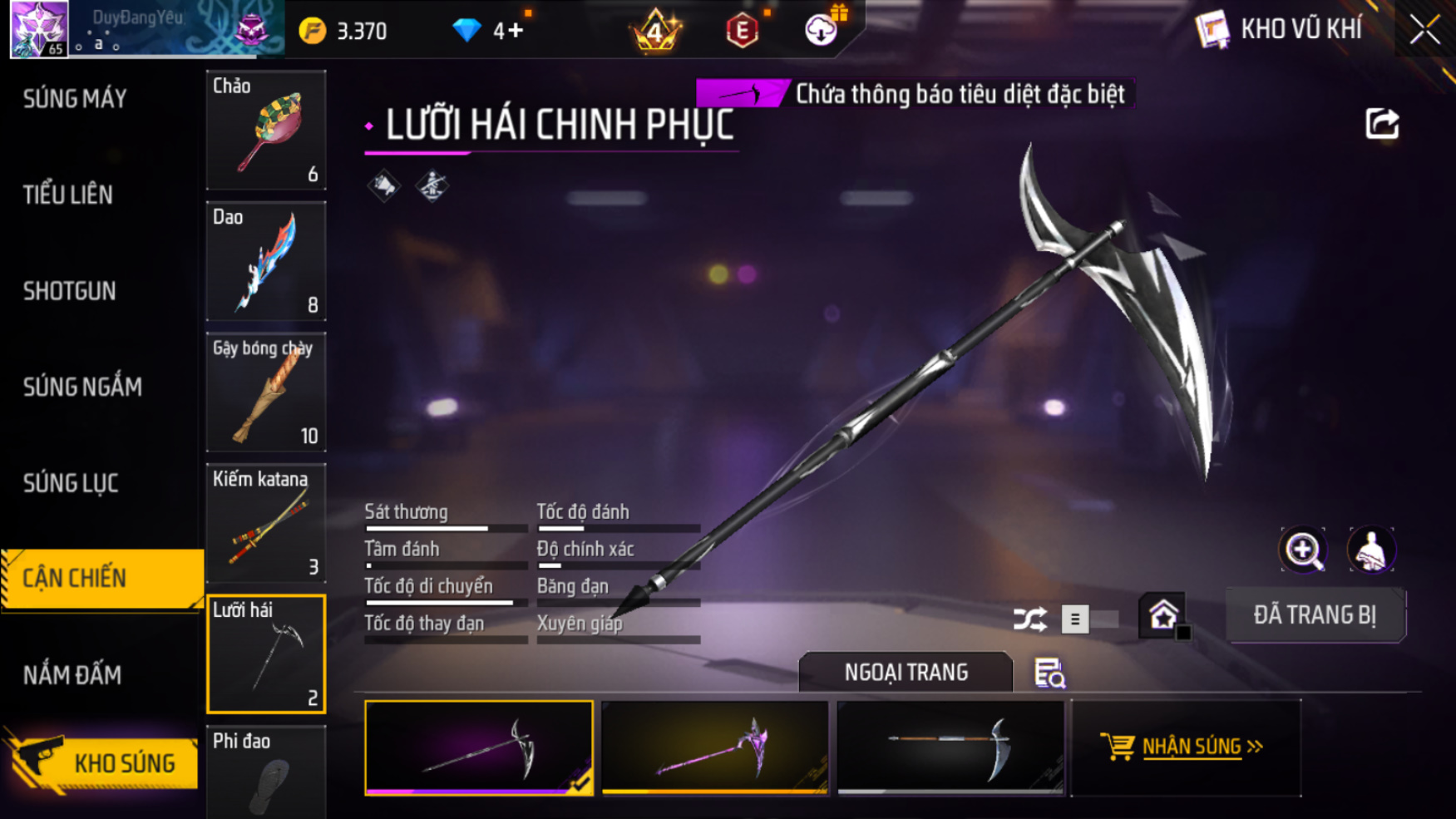Choose the Súng Lục category
The width and height of the screenshot is (1456, 819).
tap(71, 483)
